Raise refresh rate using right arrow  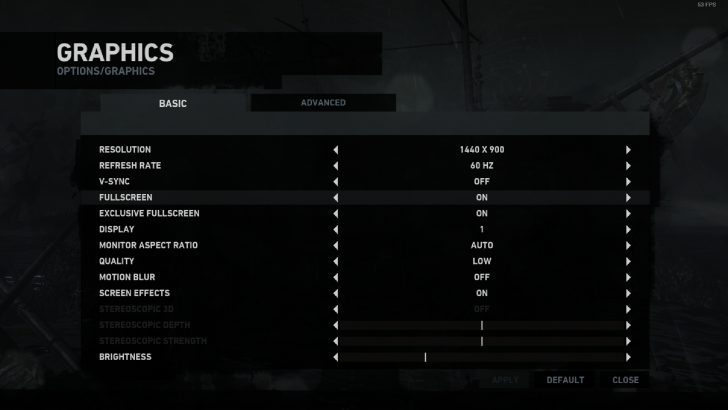628,166
